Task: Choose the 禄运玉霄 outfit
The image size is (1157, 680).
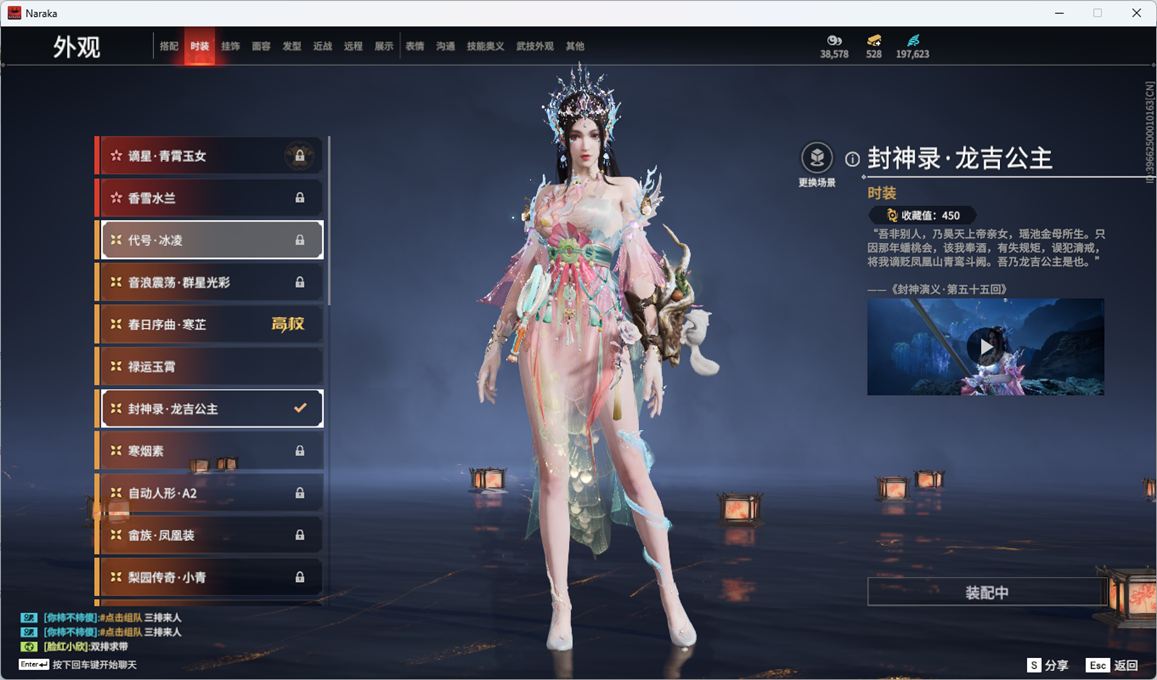Action: tap(210, 367)
